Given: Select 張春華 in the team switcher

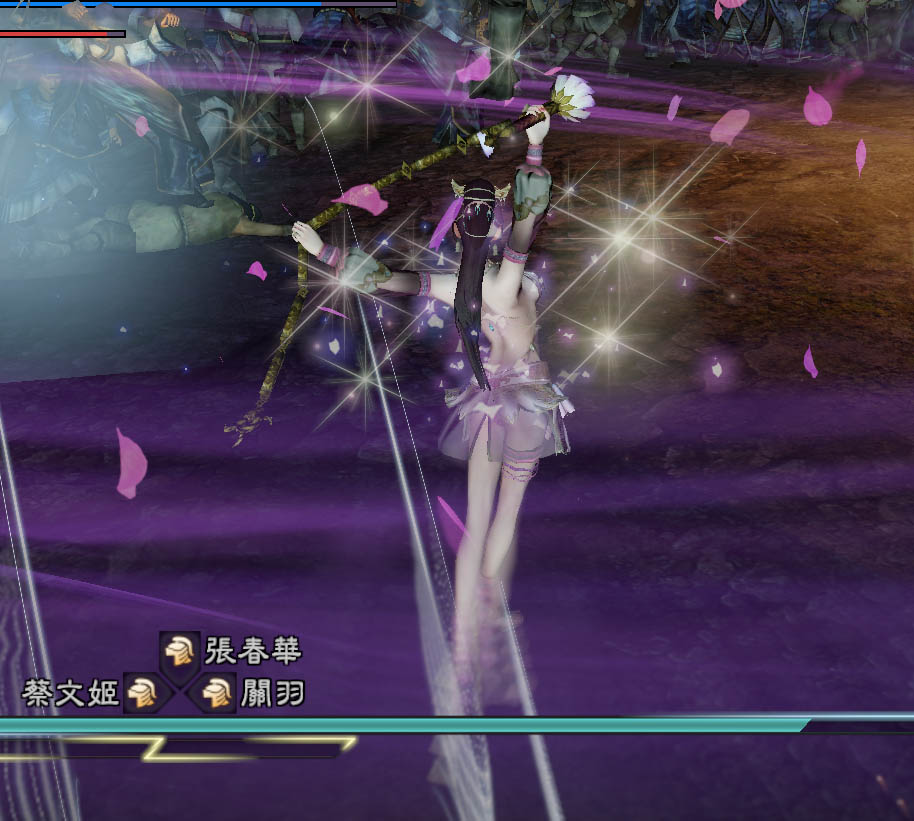Looking at the screenshot, I should (181, 652).
